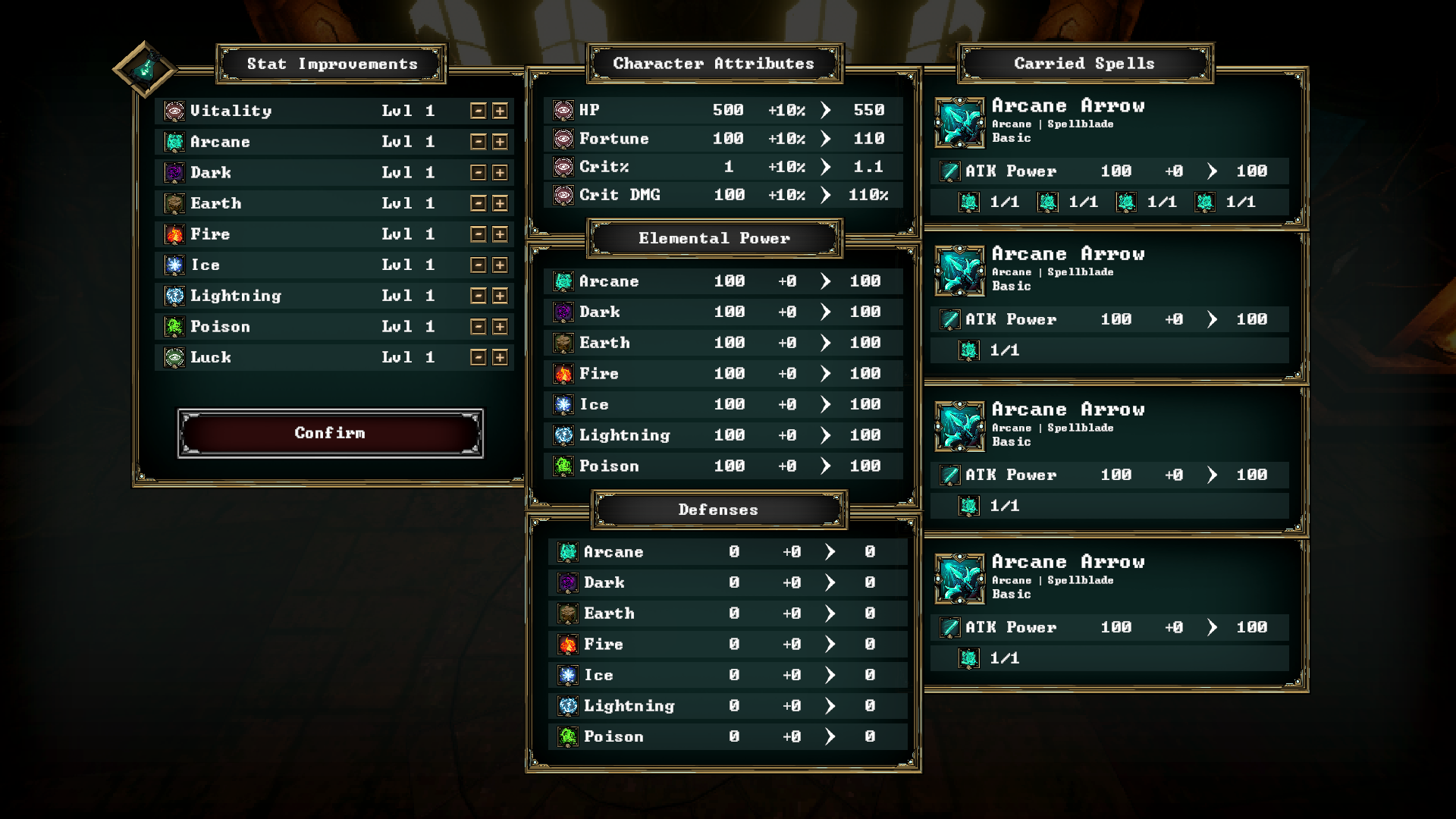1456x819 pixels.
Task: Add a level to Dark stat
Action: tap(500, 173)
